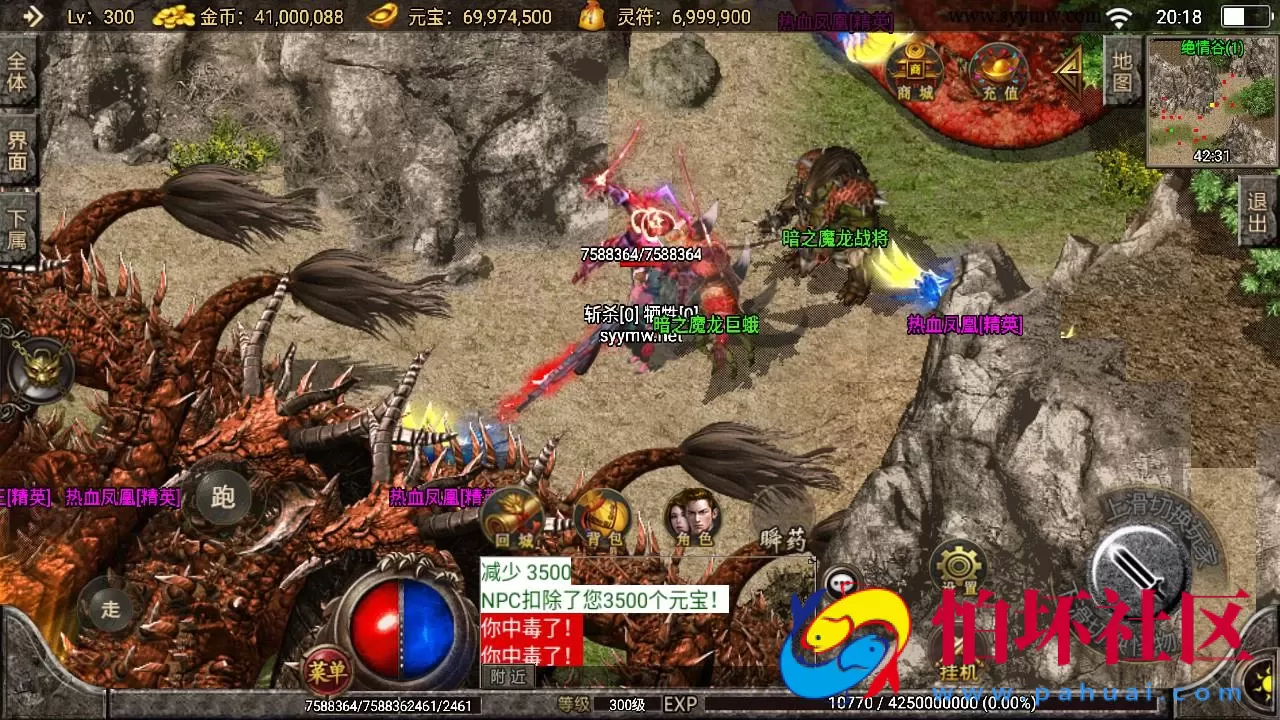Switch to the 附近 chat channel tab
The width and height of the screenshot is (1280, 720).
508,676
